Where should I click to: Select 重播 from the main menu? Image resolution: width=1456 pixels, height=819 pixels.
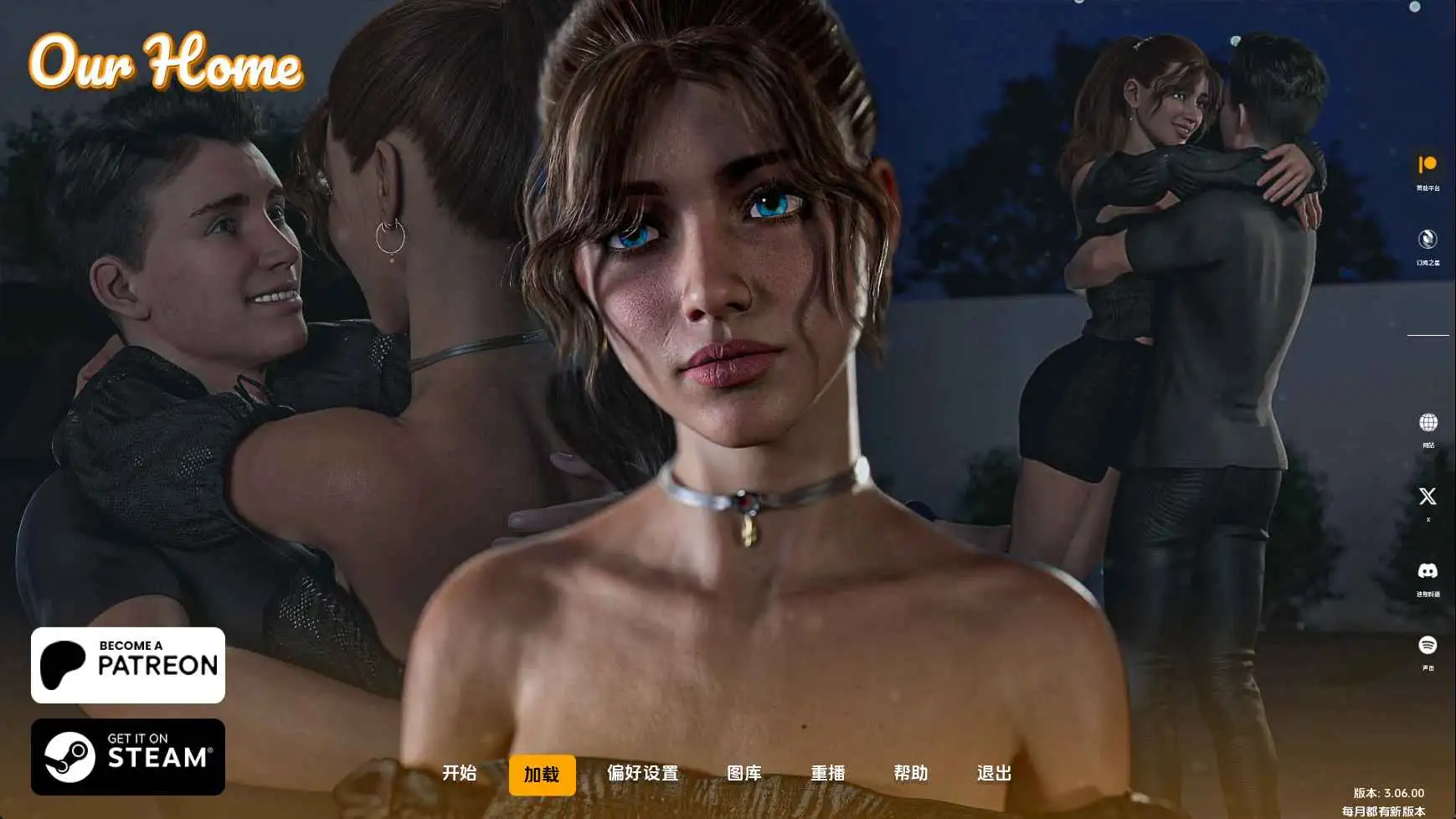pos(830,775)
